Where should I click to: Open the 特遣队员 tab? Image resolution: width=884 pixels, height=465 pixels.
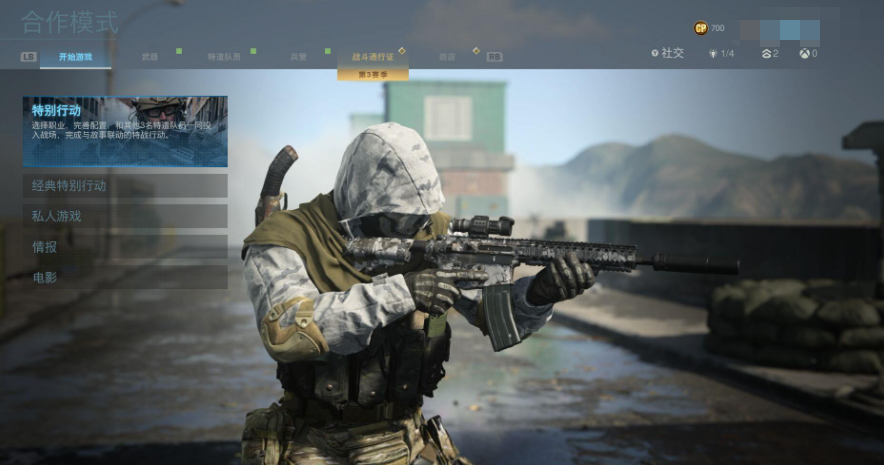223,57
